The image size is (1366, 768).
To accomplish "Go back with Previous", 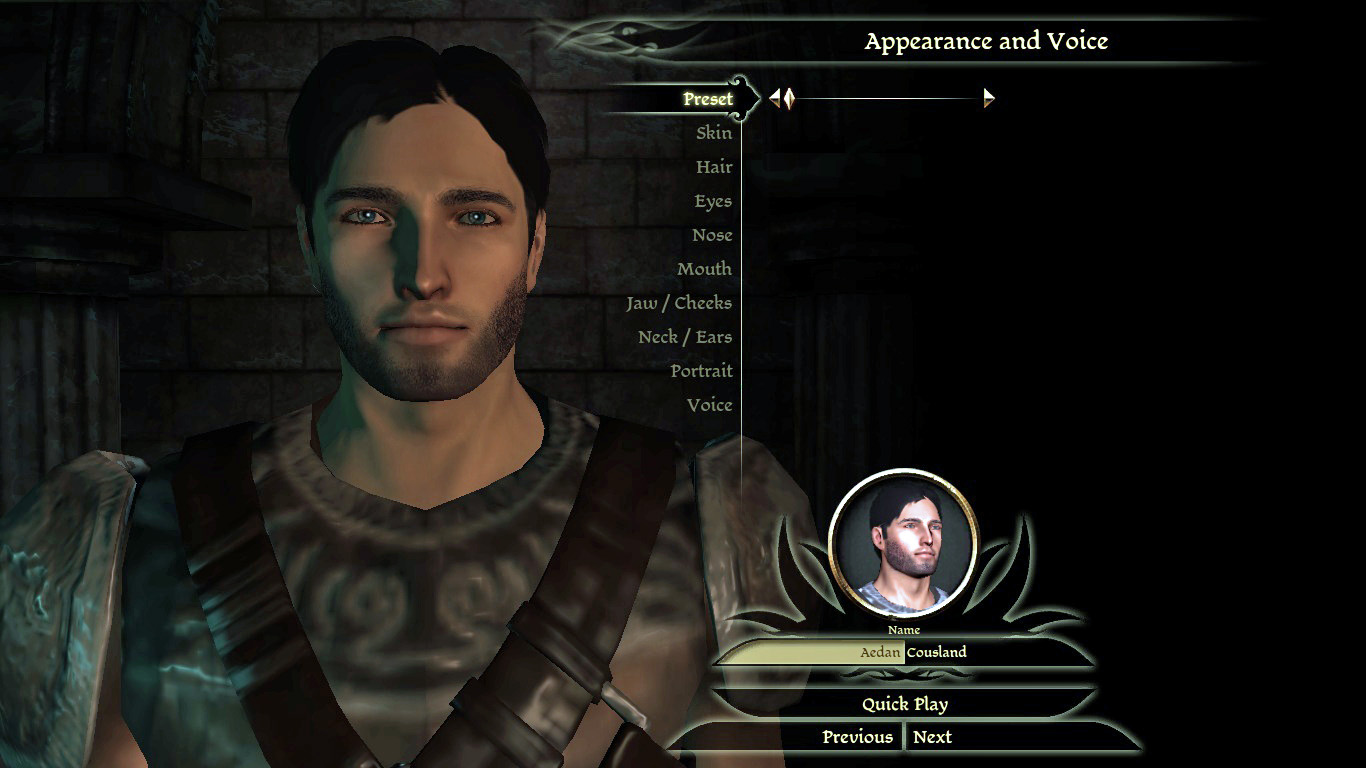I will point(857,737).
